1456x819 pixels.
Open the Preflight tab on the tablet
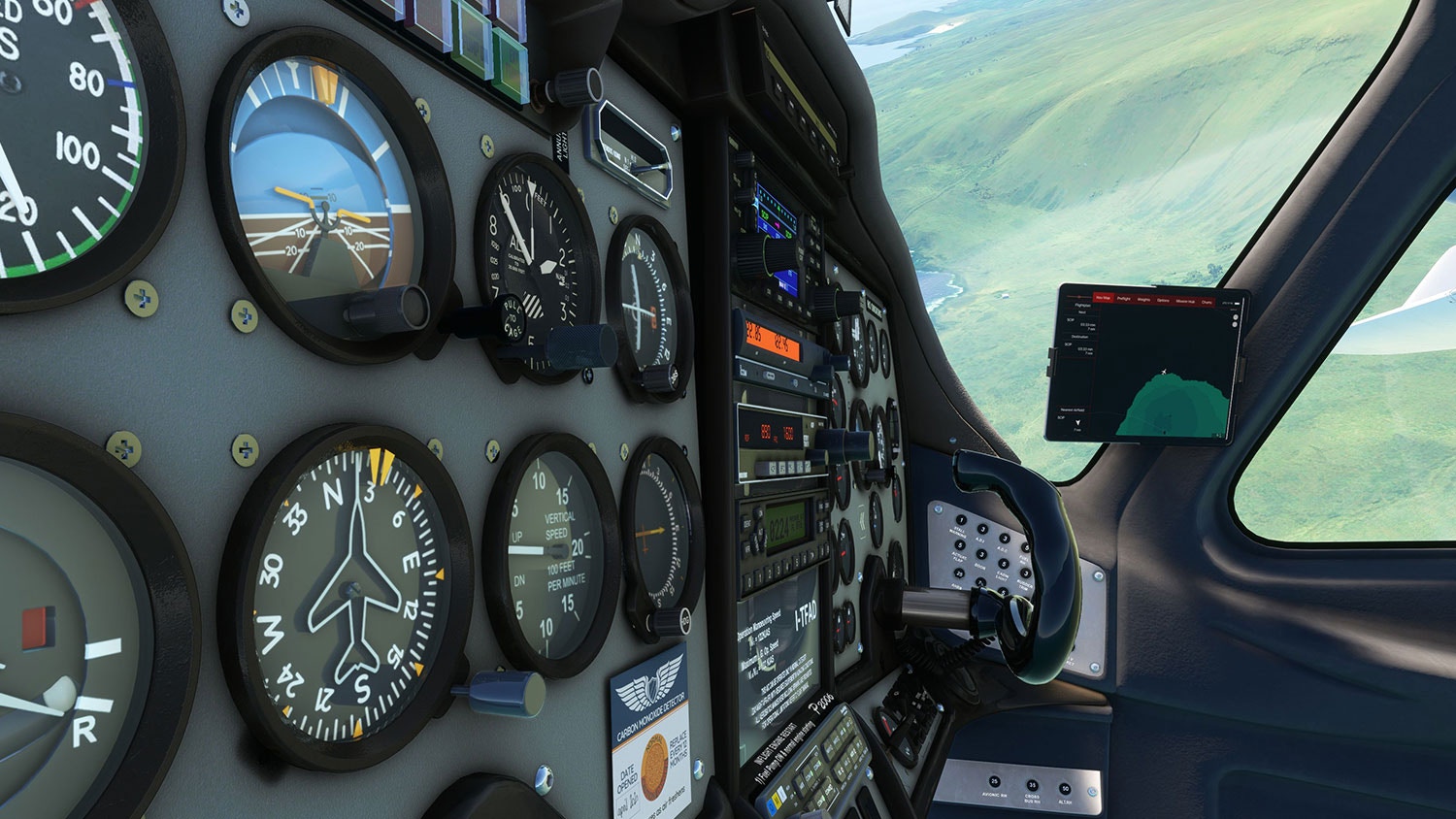click(x=1123, y=299)
